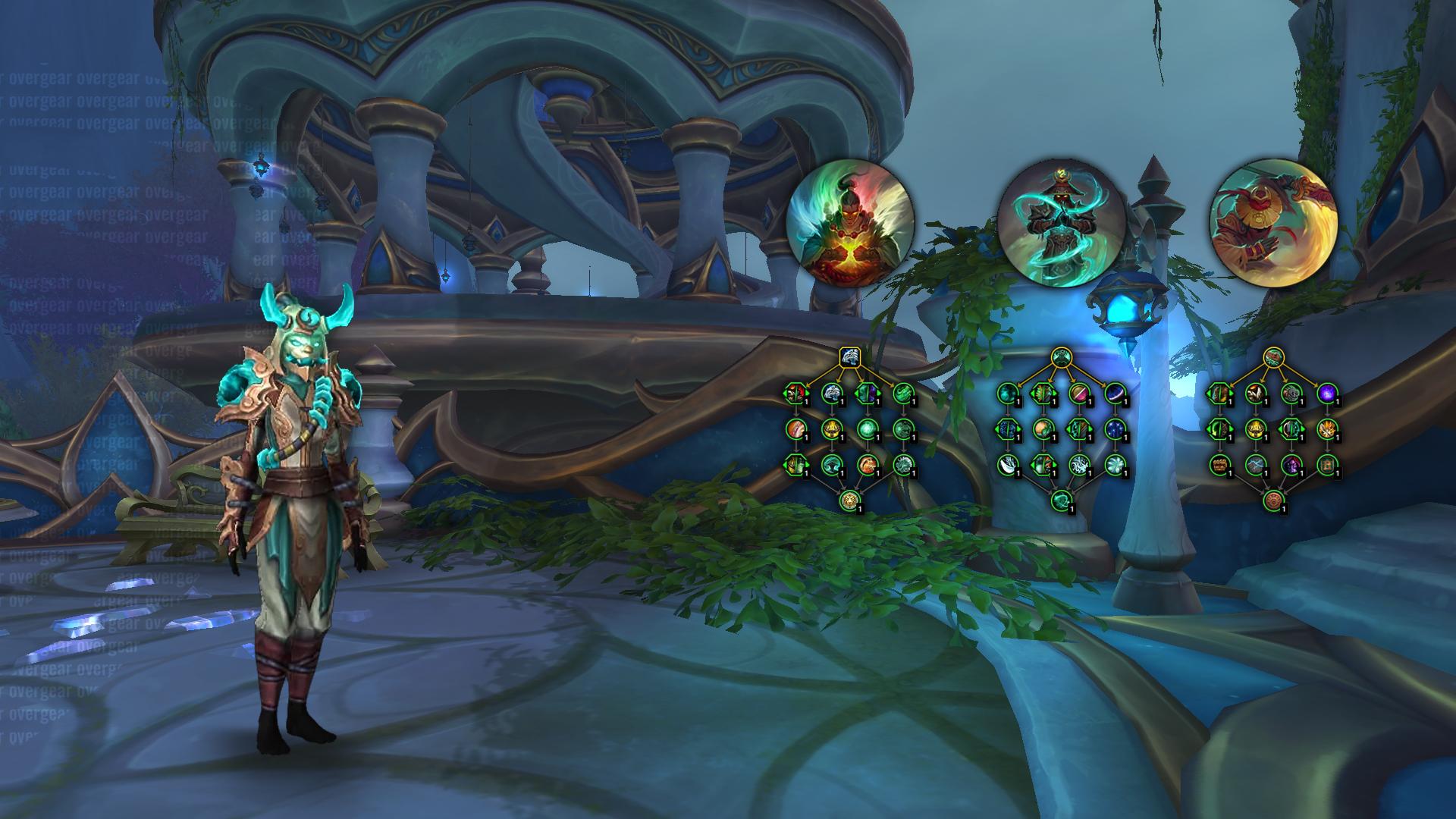The width and height of the screenshot is (1456, 819).
Task: Select the red-and-green flame monk portrait
Action: (850, 223)
